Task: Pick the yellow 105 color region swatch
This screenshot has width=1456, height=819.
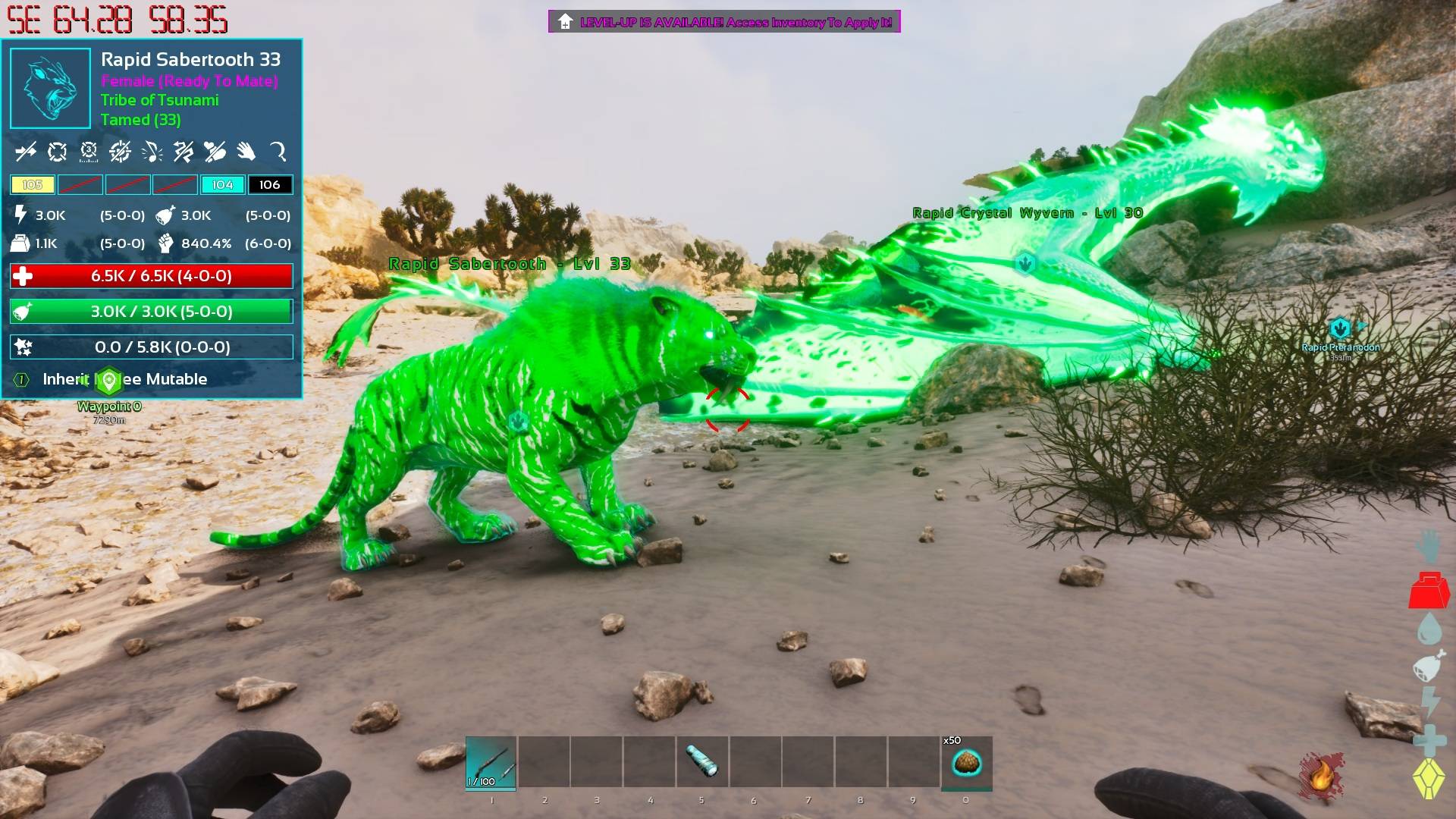Action: pos(33,185)
